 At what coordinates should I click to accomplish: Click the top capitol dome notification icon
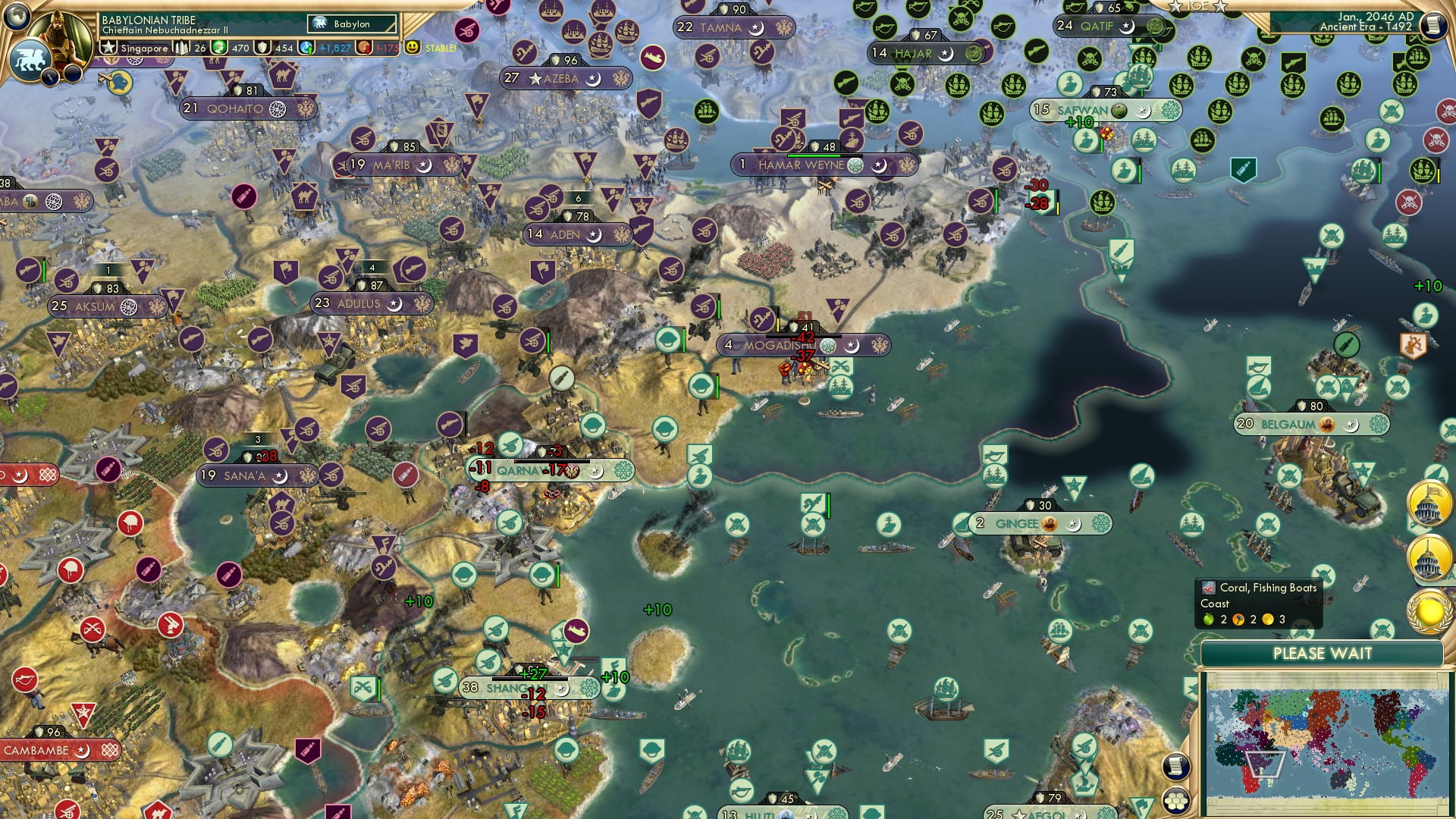tap(1429, 501)
